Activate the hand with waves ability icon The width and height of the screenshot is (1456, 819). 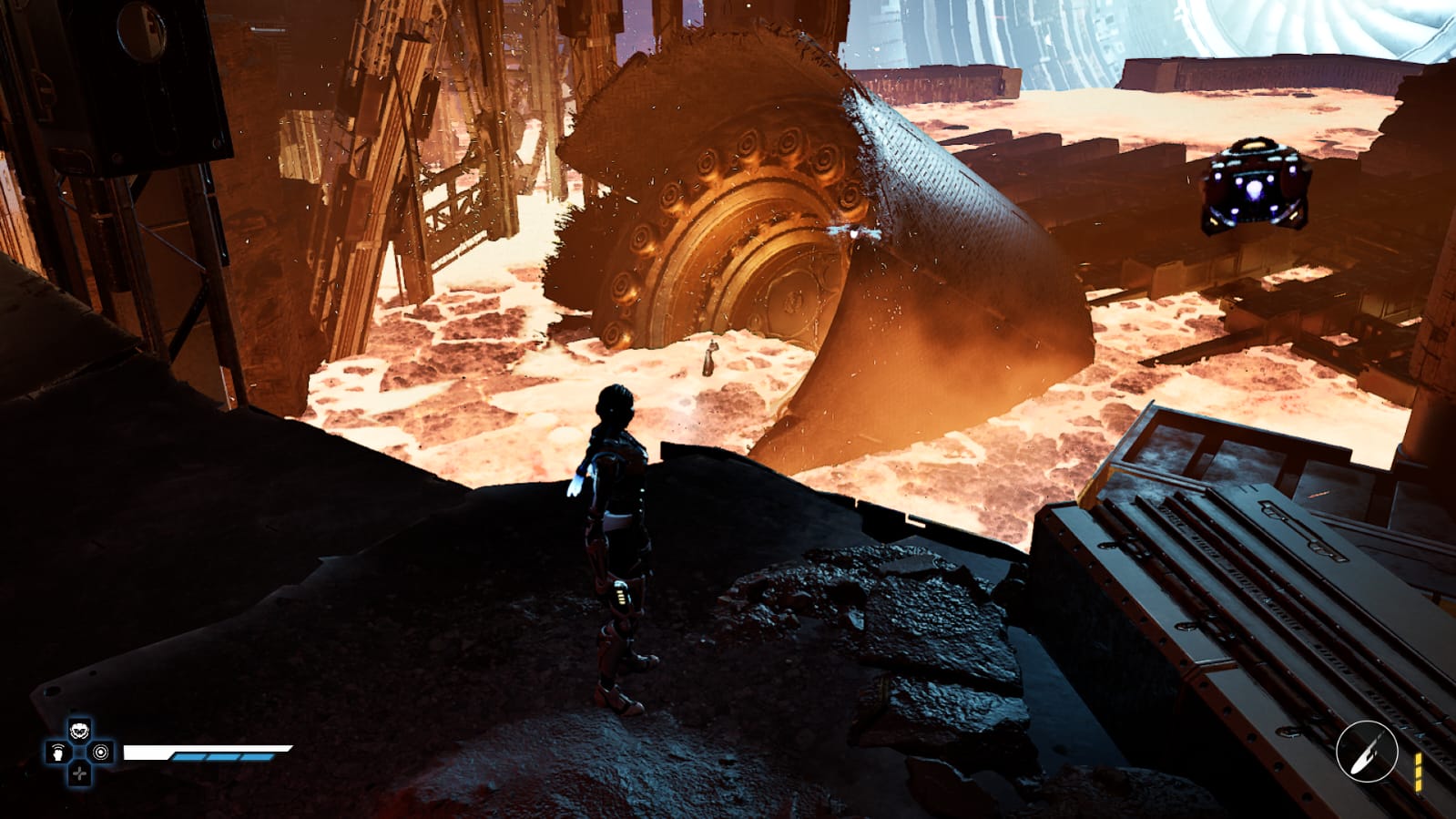coord(58,752)
